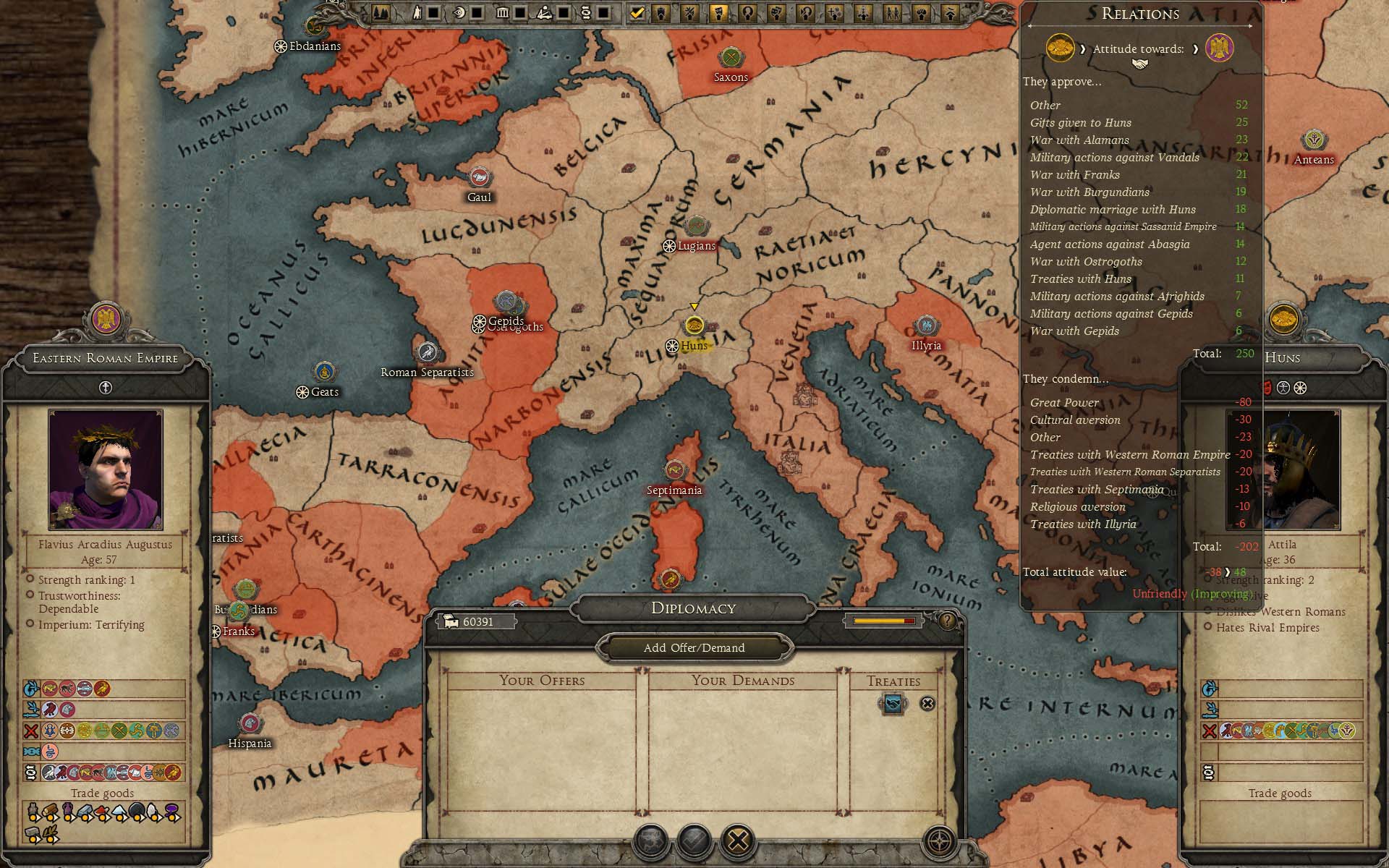The height and width of the screenshot is (868, 1389).
Task: Click the forest trees icon in top bar
Action: click(382, 12)
